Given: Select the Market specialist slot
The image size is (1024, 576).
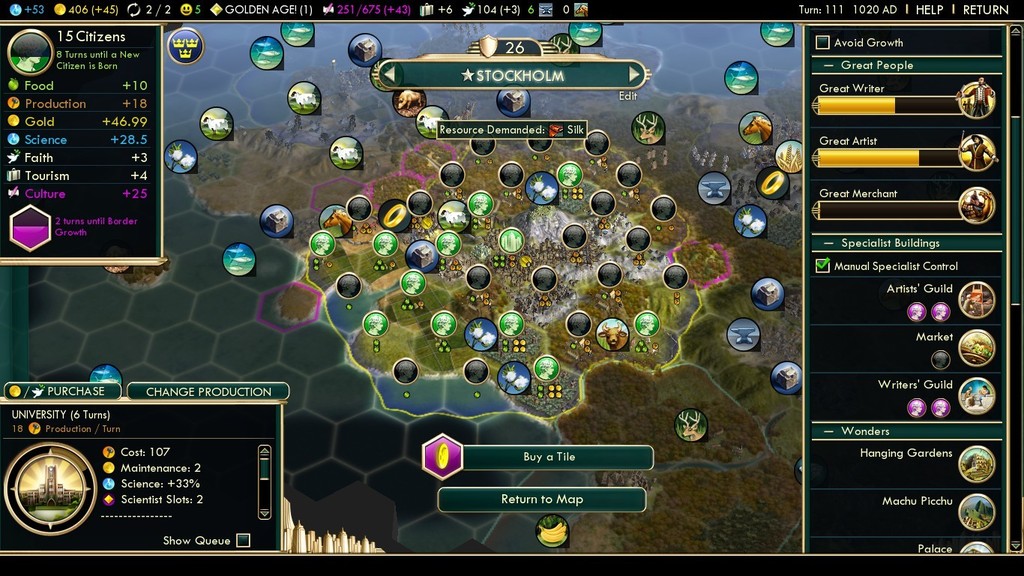Looking at the screenshot, I should (x=941, y=359).
